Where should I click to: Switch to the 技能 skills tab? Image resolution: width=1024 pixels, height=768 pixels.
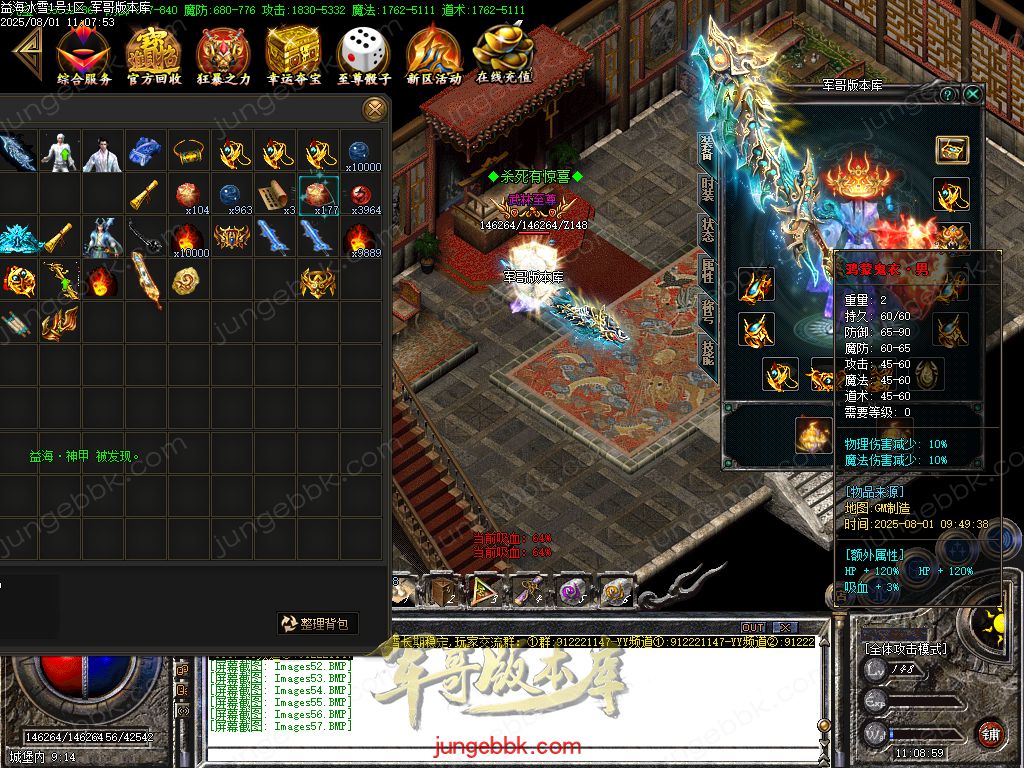[708, 349]
